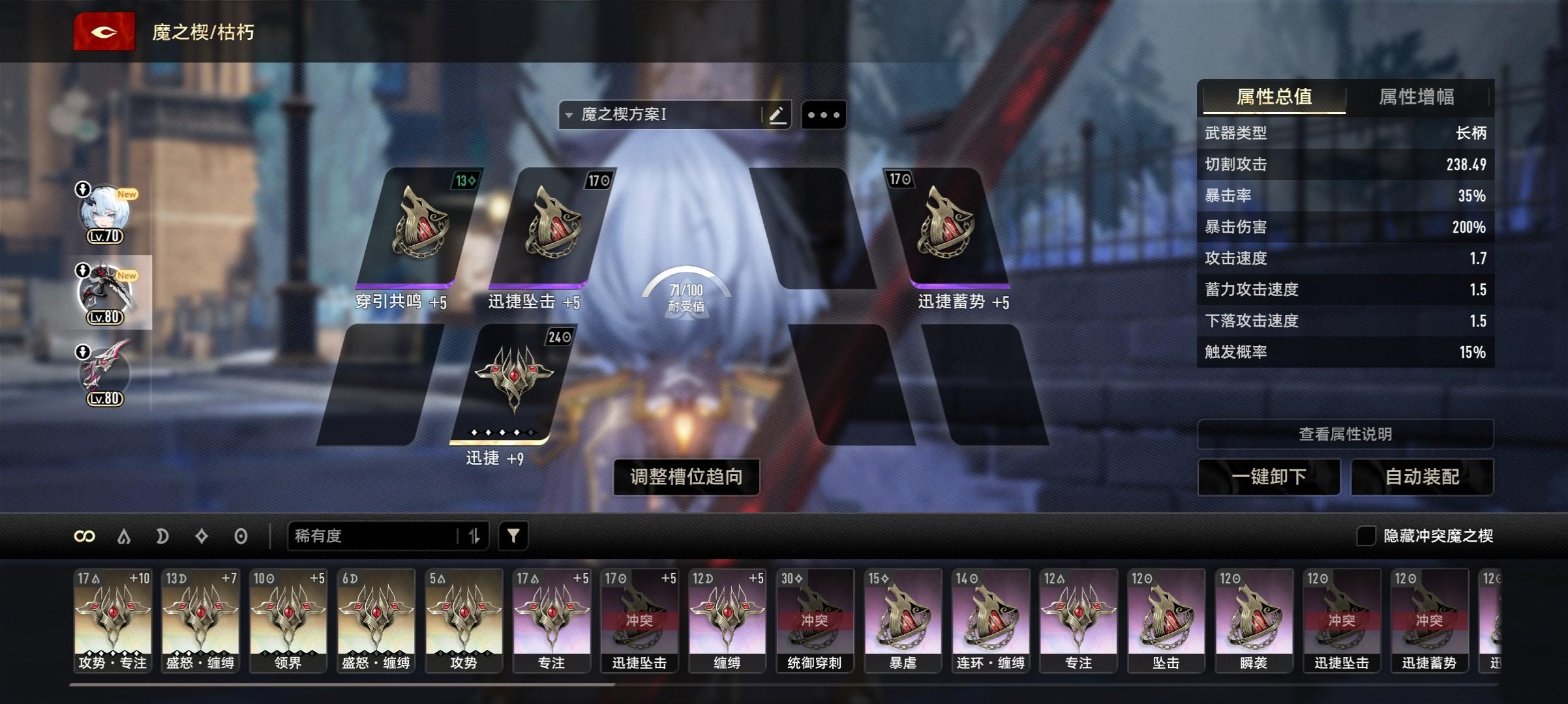Open the 魔之楔方案I dropdown
1568x704 pixels.
tap(659, 115)
